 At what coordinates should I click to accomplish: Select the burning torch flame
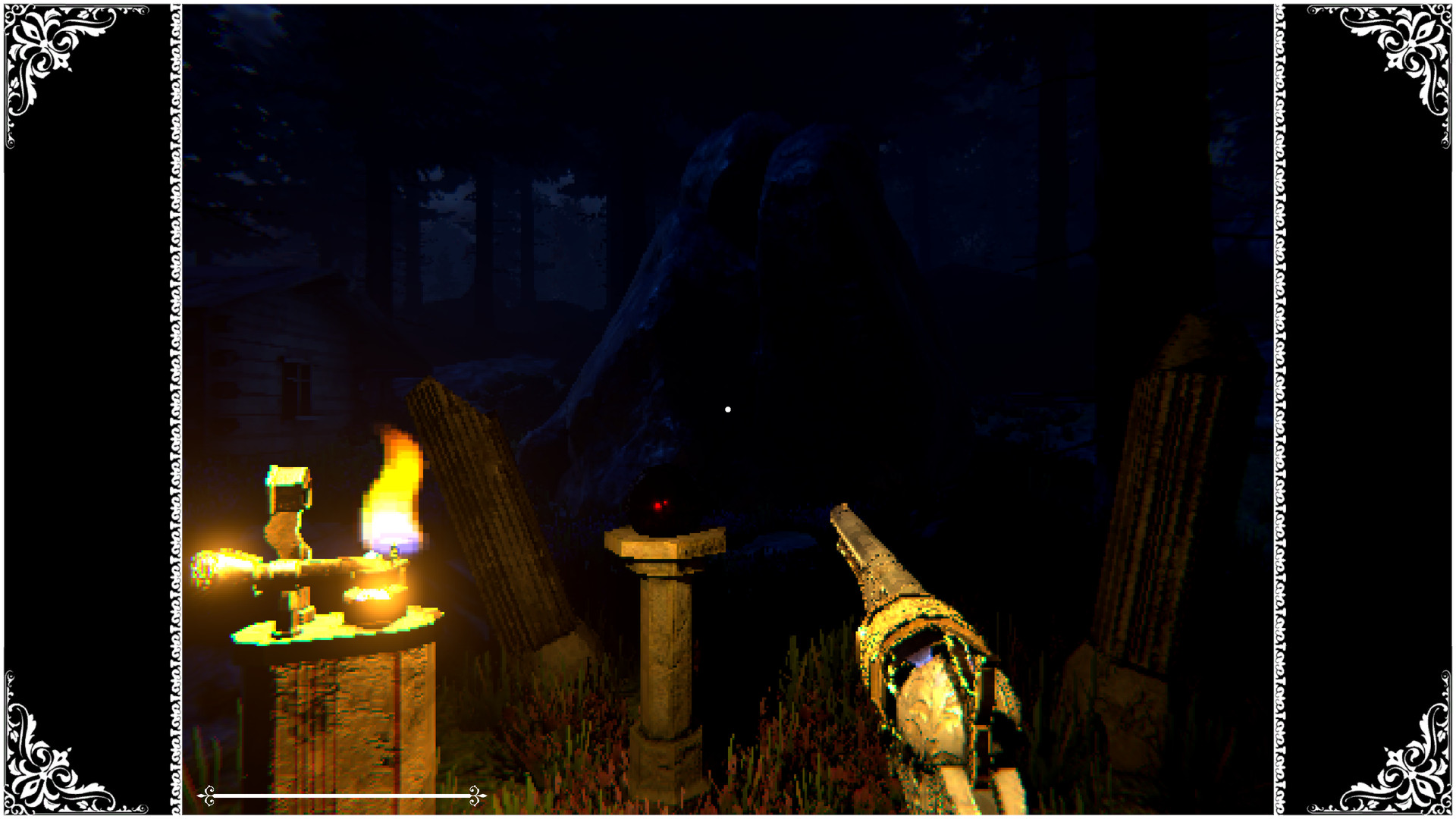[x=391, y=478]
